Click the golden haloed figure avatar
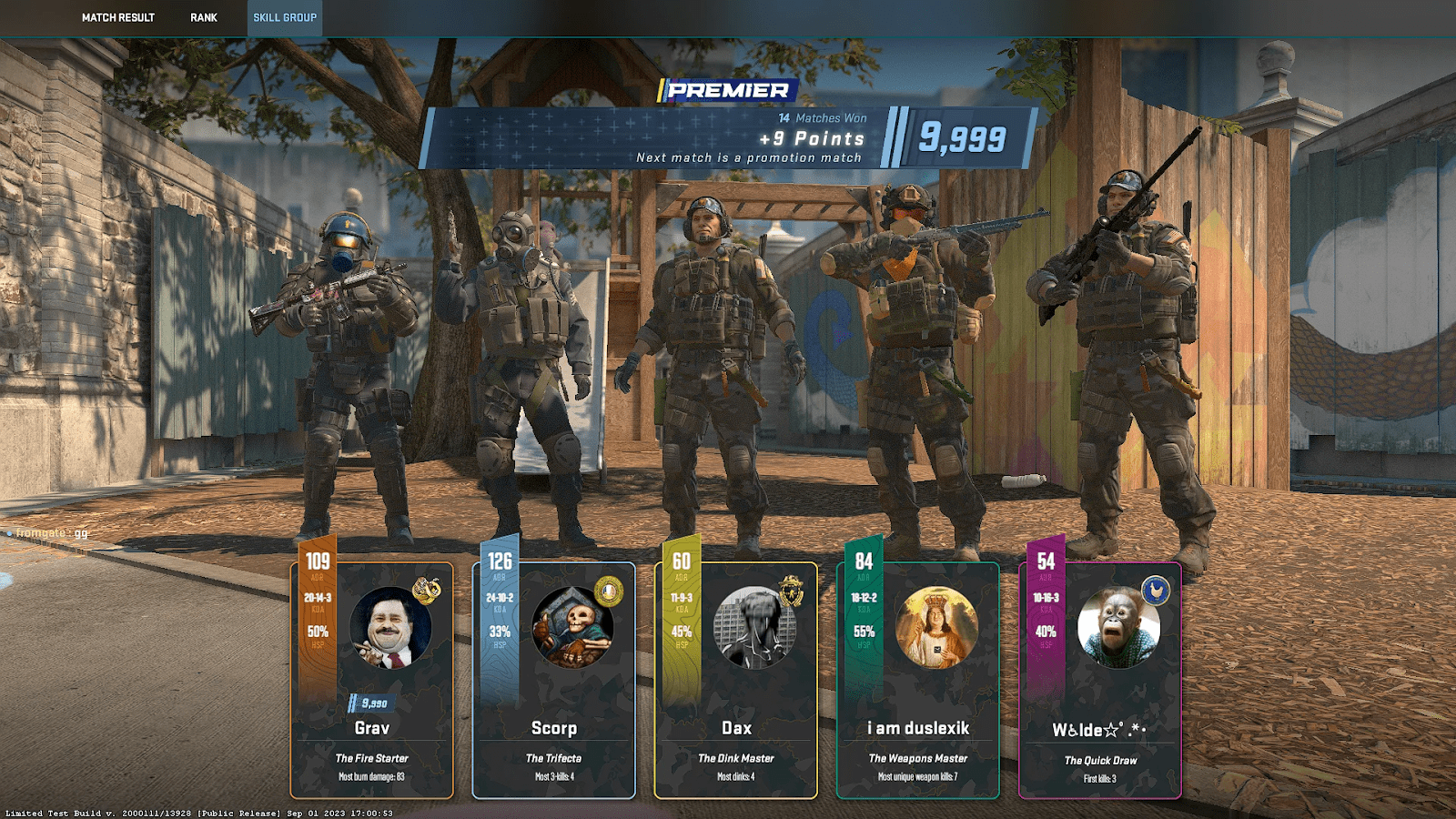This screenshot has height=819, width=1456. coord(936,628)
